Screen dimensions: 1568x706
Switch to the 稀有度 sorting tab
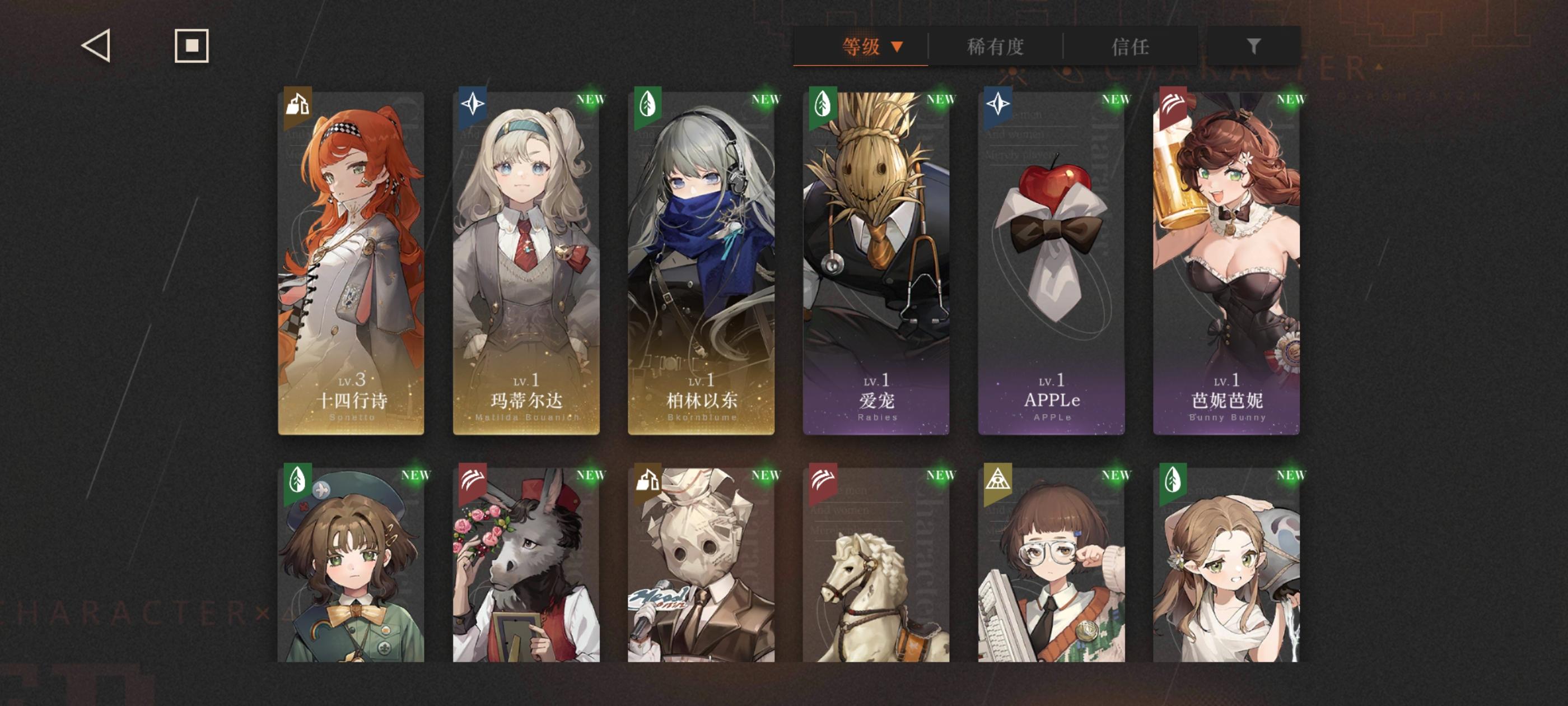[996, 47]
